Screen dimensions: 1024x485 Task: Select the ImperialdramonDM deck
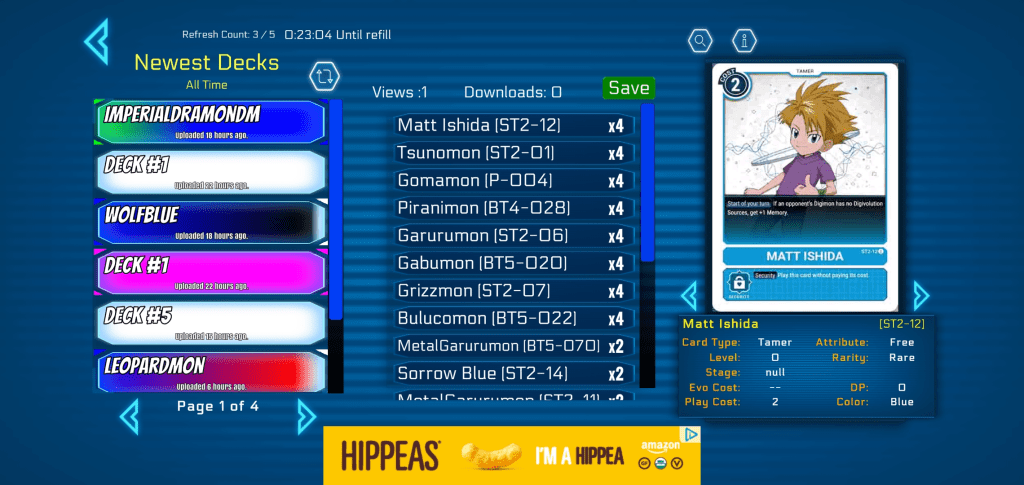tap(212, 122)
